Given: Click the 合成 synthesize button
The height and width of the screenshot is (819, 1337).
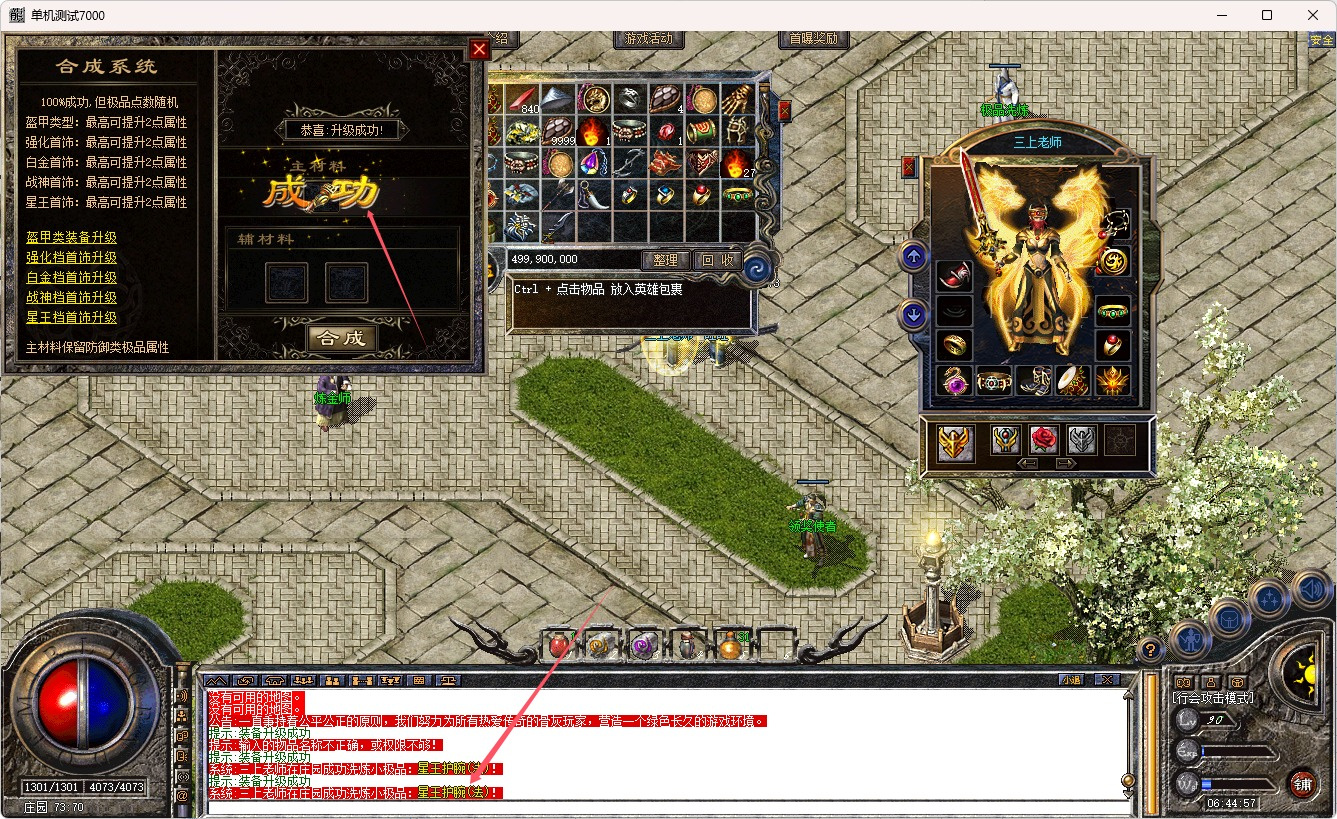Looking at the screenshot, I should point(341,338).
